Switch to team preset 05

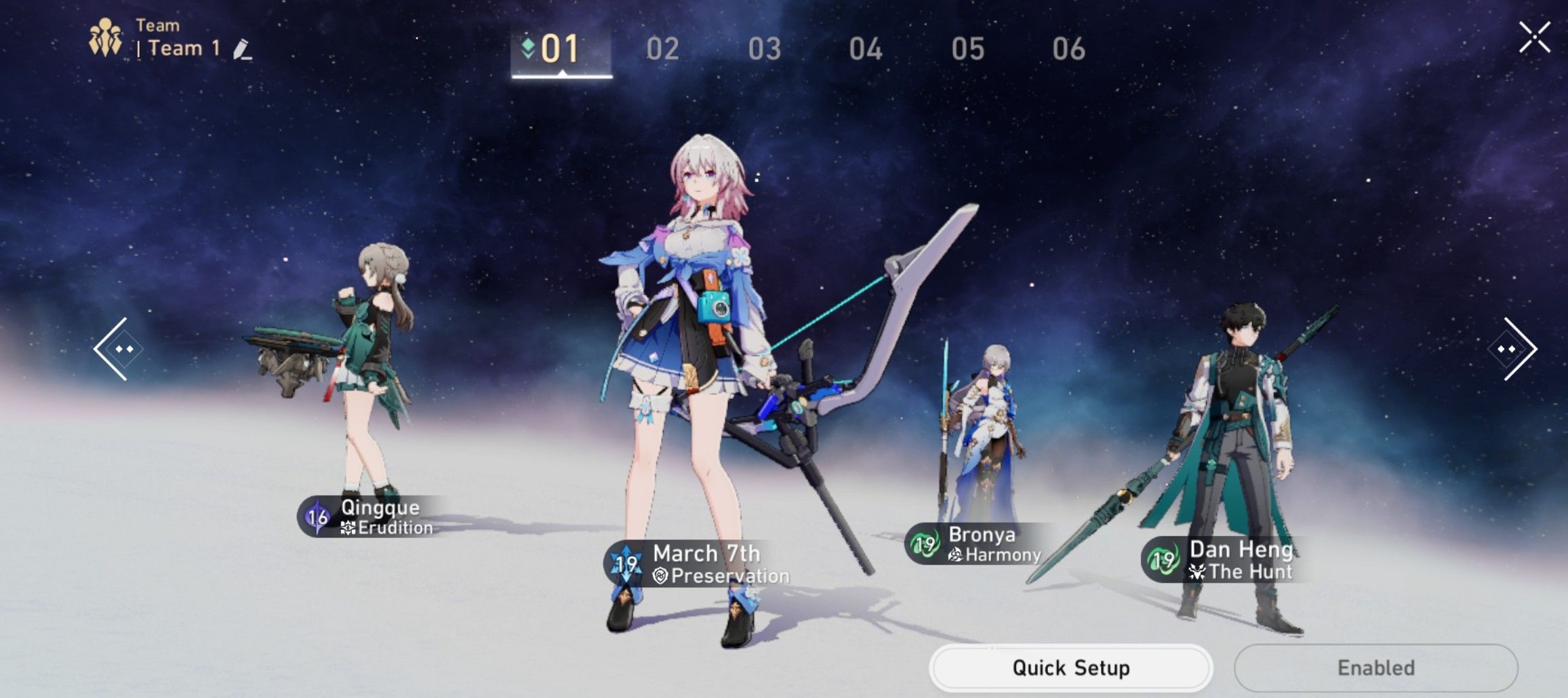coord(968,49)
